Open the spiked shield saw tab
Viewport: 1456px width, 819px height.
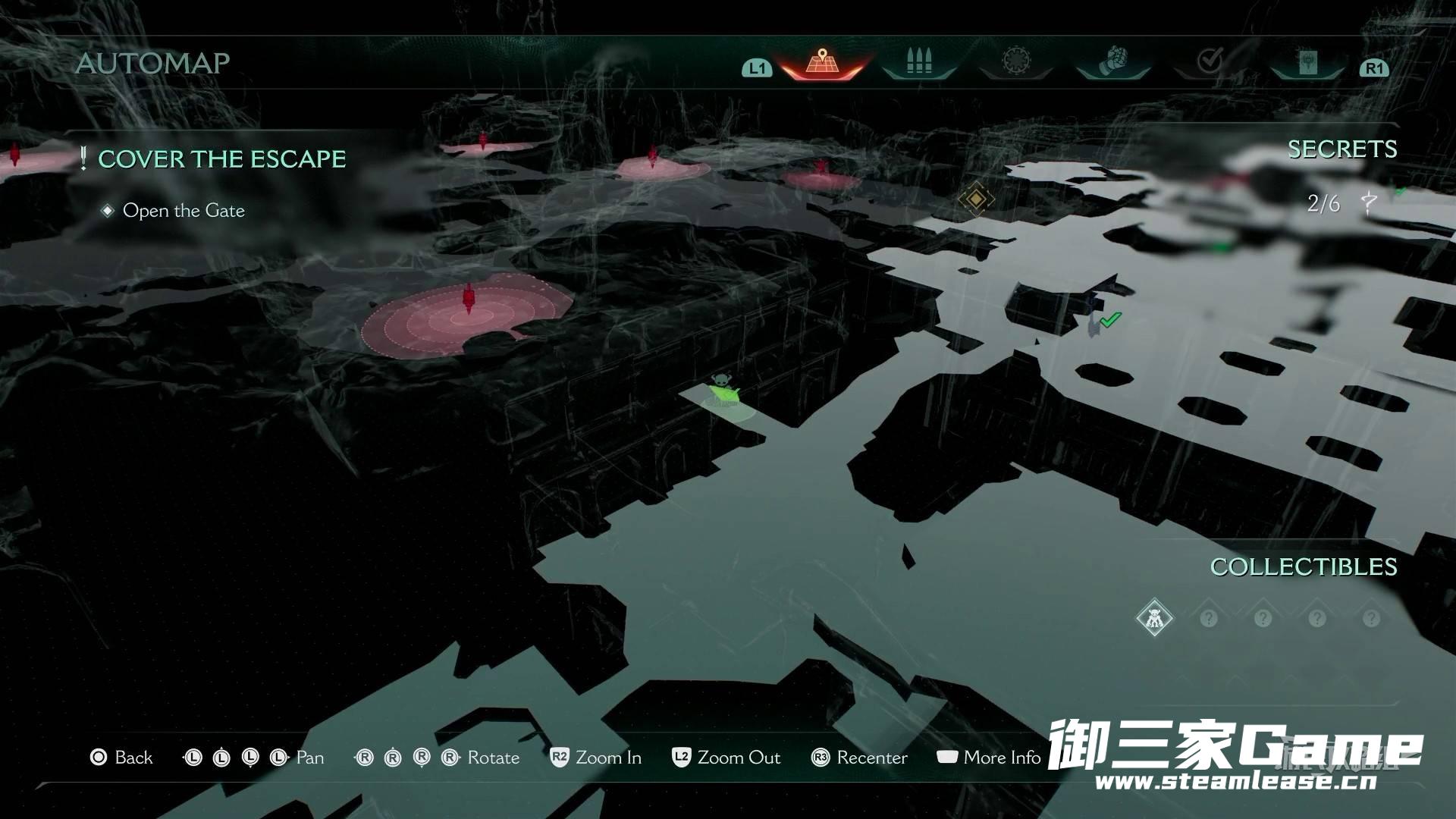pyautogui.click(x=1016, y=61)
